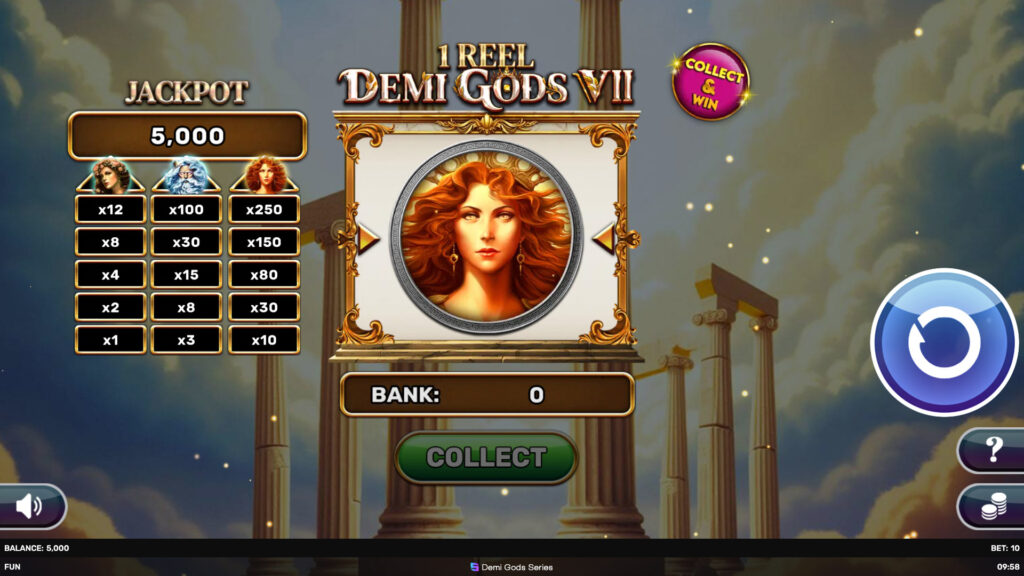Open the coin stack bet settings
1024x576 pixels.
993,508
